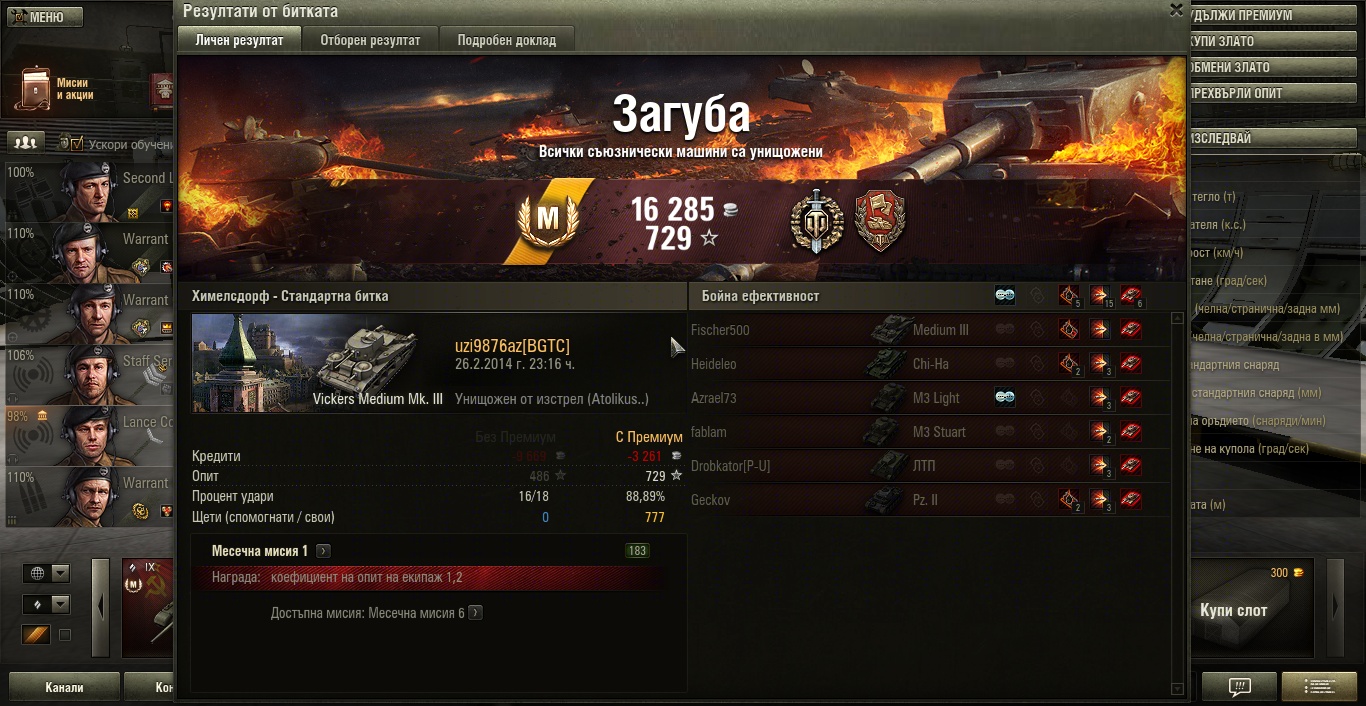Open the Канали chat channels button

[64, 688]
